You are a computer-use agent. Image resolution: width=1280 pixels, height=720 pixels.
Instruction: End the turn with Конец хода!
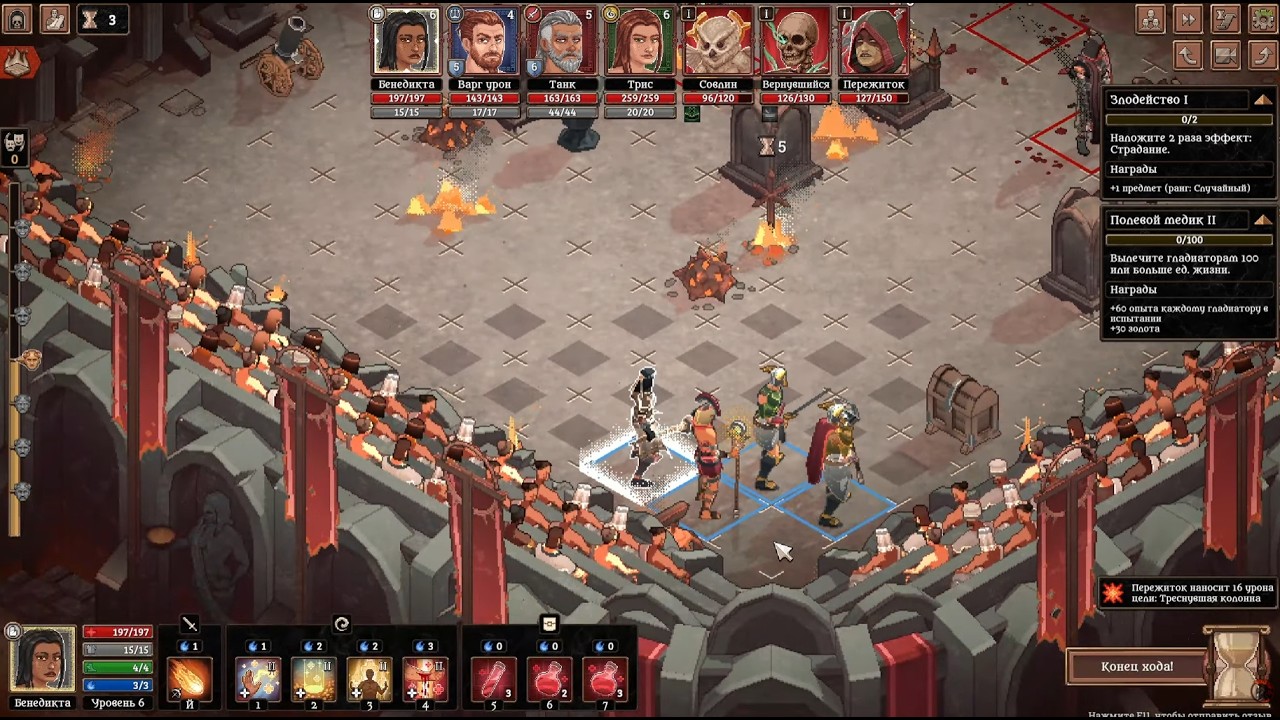pyautogui.click(x=1137, y=666)
